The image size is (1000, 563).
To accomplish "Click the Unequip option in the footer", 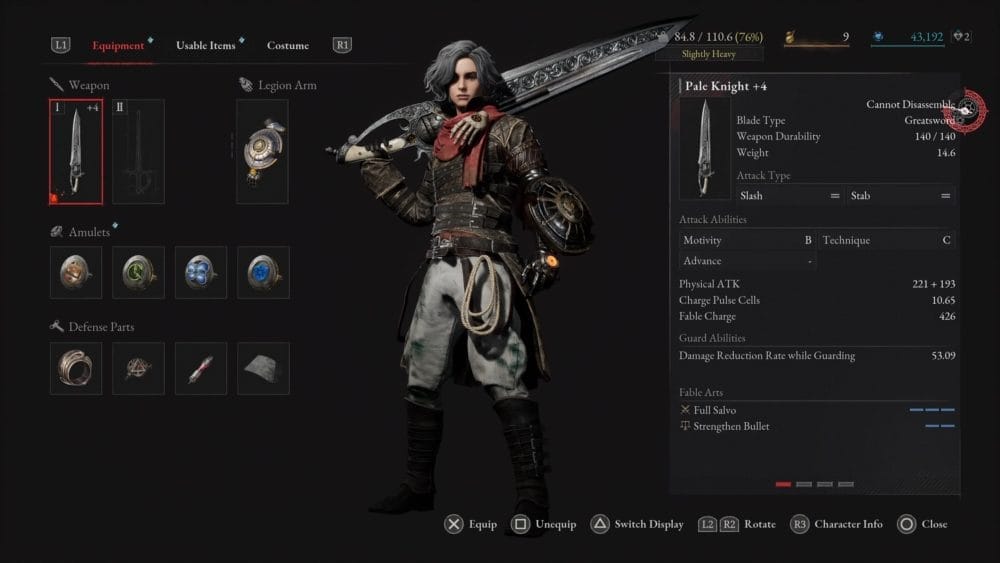I will point(544,524).
